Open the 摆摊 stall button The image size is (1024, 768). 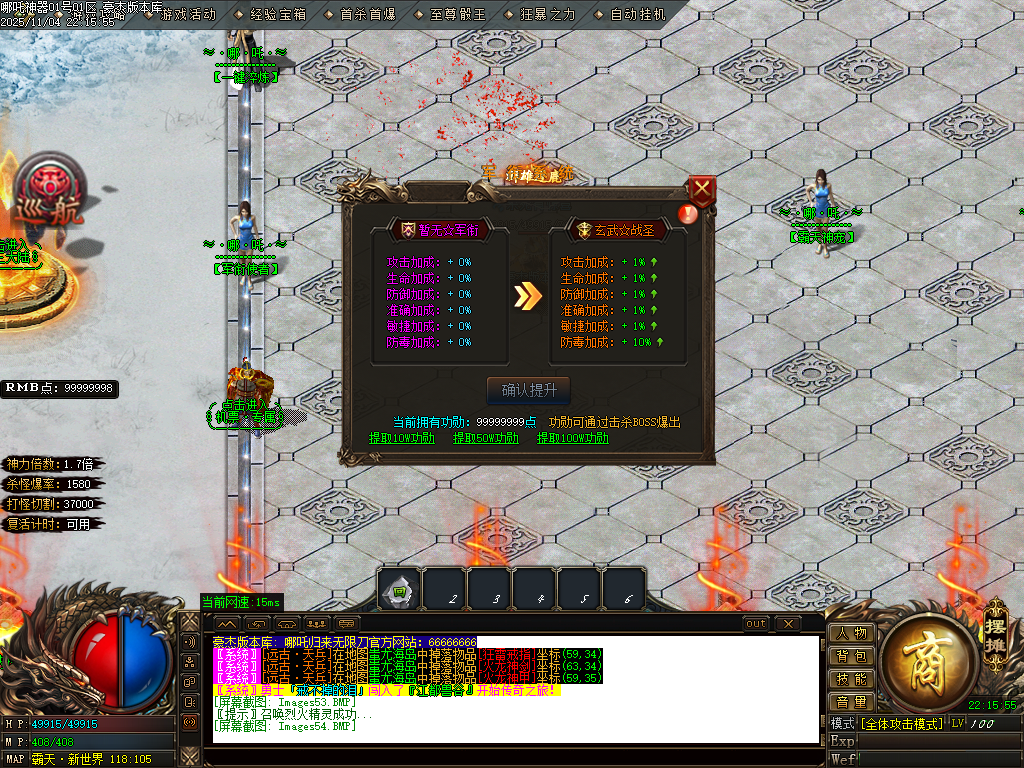994,619
